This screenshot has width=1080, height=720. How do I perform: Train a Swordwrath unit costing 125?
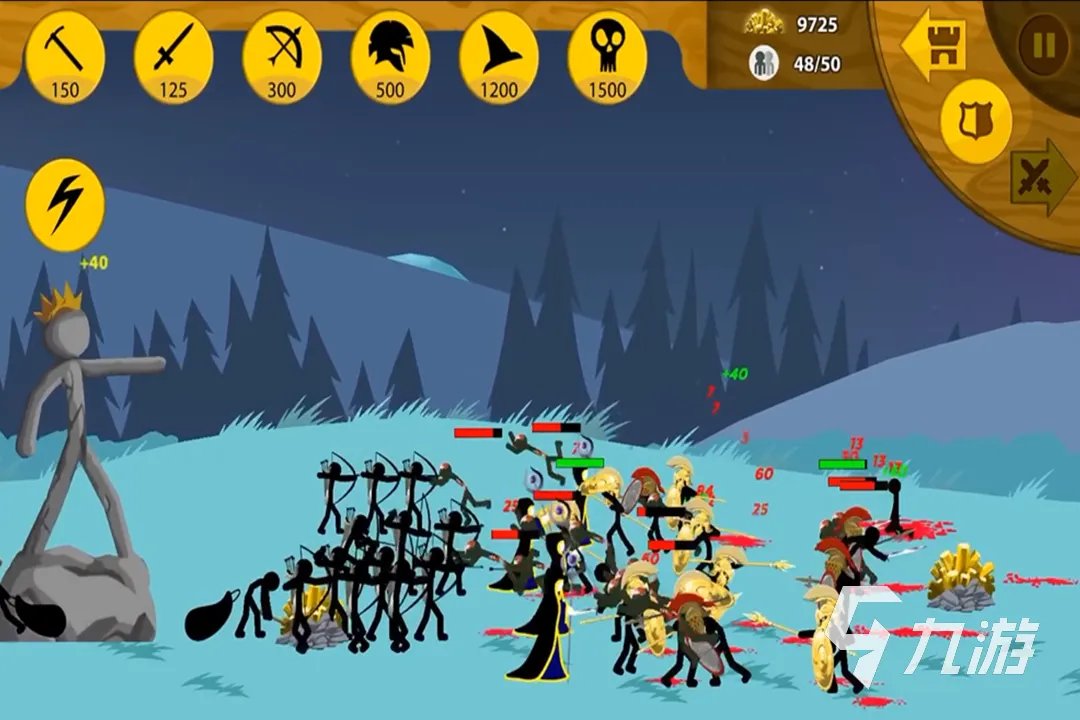click(173, 55)
